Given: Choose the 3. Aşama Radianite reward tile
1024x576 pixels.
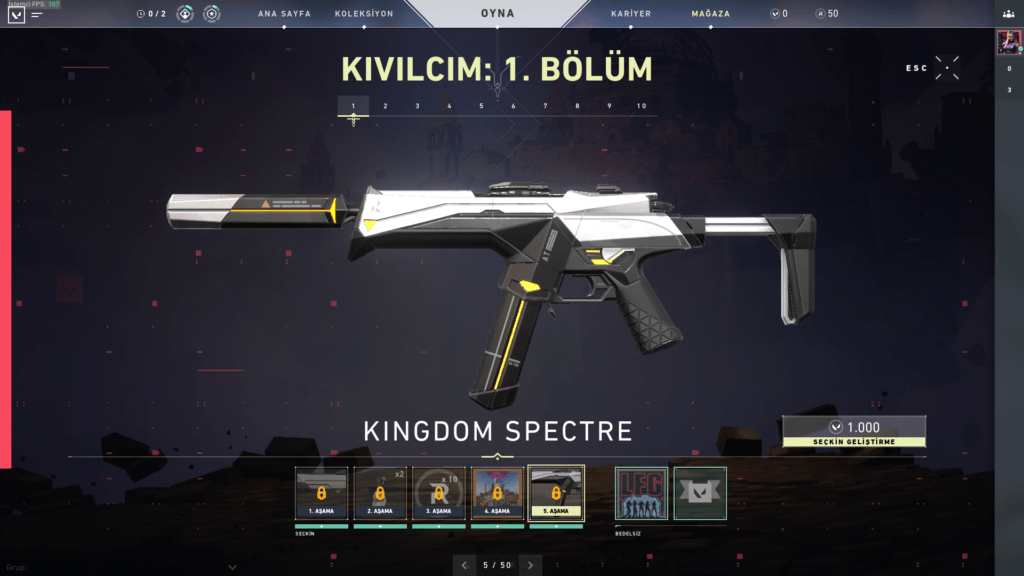Looking at the screenshot, I should tap(438, 493).
